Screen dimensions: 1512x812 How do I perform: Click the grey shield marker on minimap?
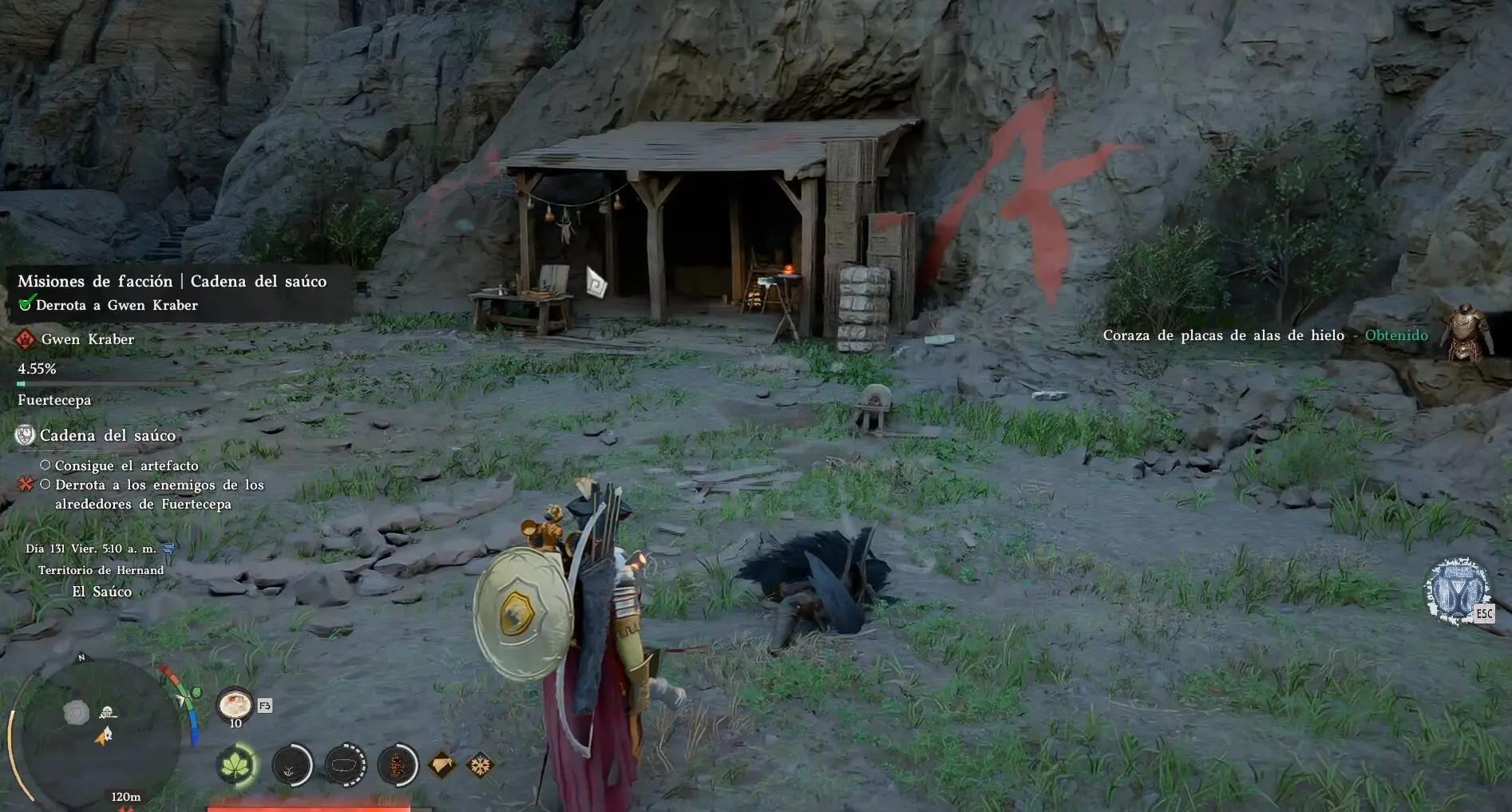click(x=77, y=713)
